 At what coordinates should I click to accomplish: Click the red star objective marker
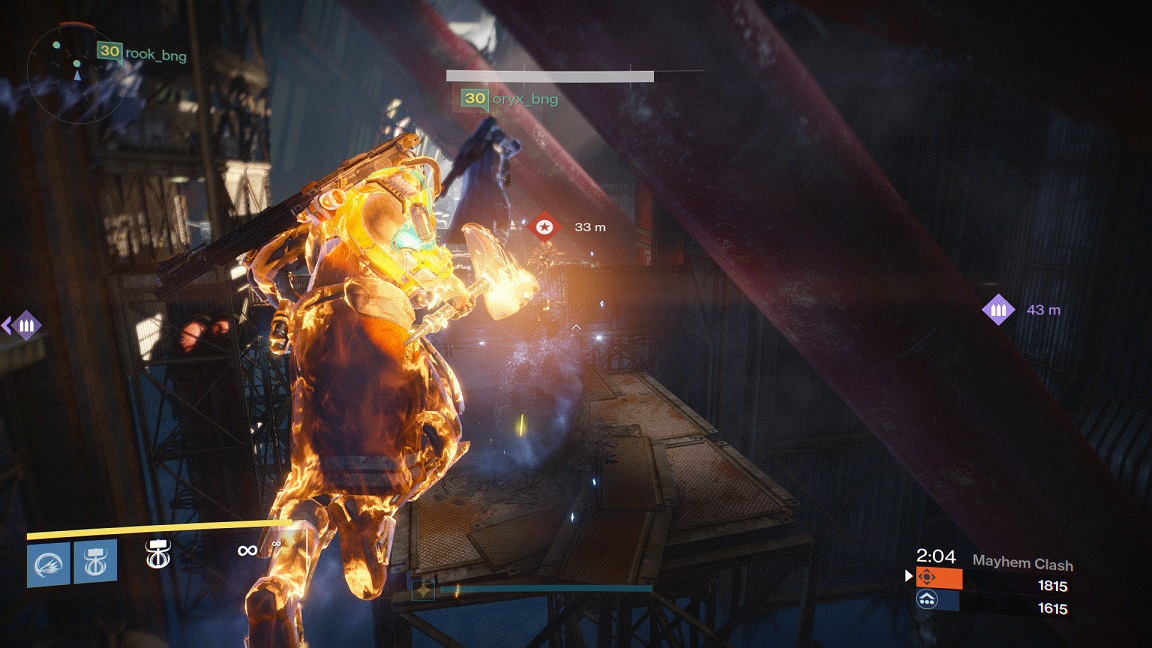click(543, 227)
